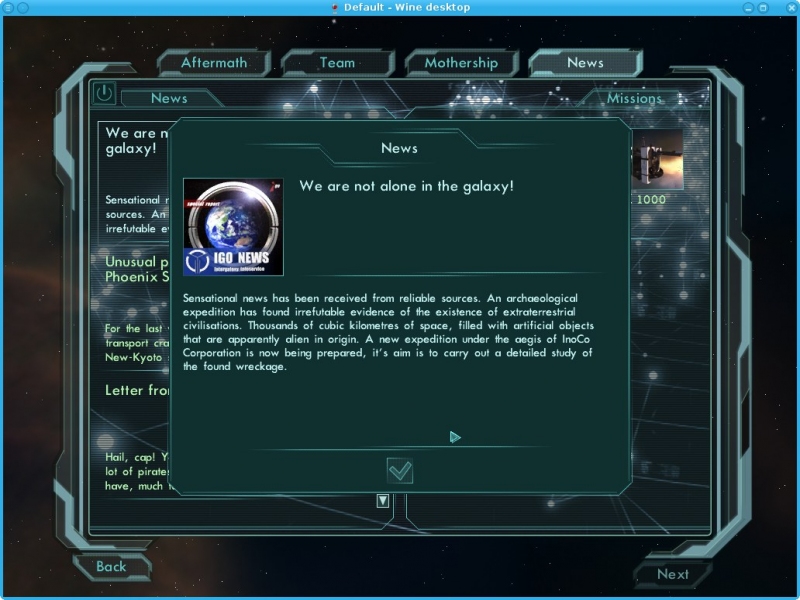Go Back to the previous screen
Screen dimensions: 800x600
(111, 567)
